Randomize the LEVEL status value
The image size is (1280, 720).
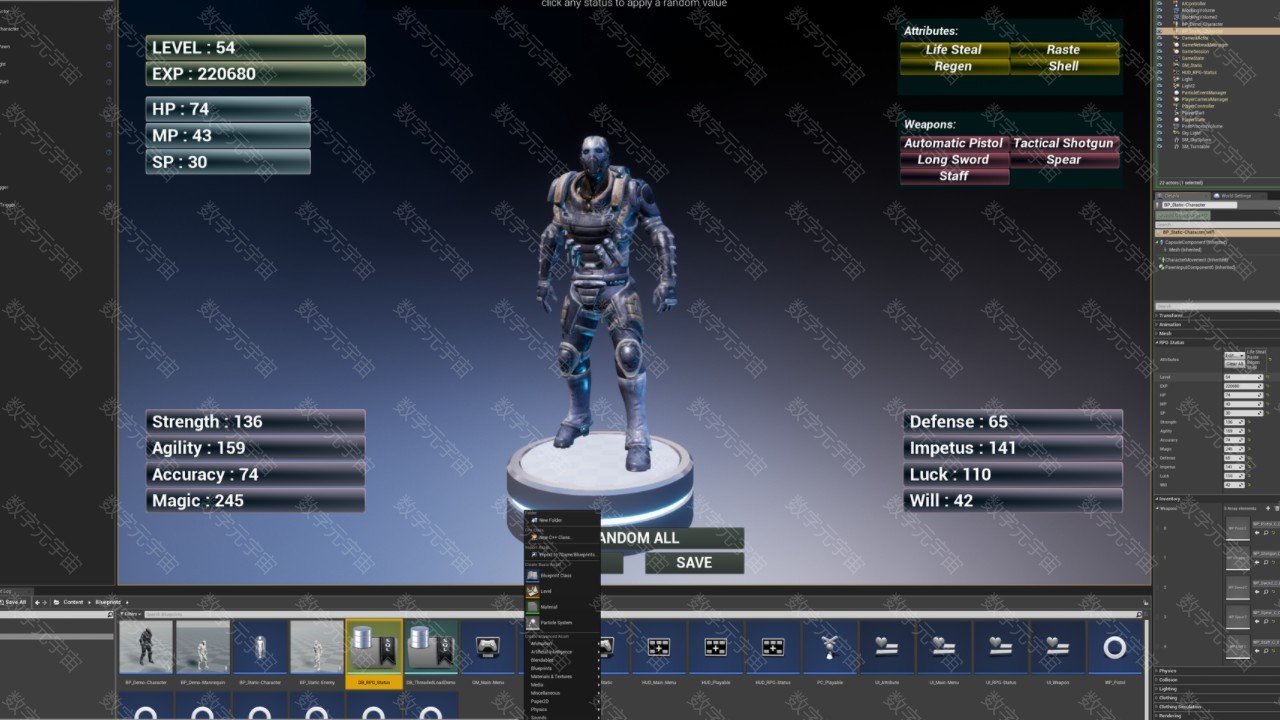point(255,48)
